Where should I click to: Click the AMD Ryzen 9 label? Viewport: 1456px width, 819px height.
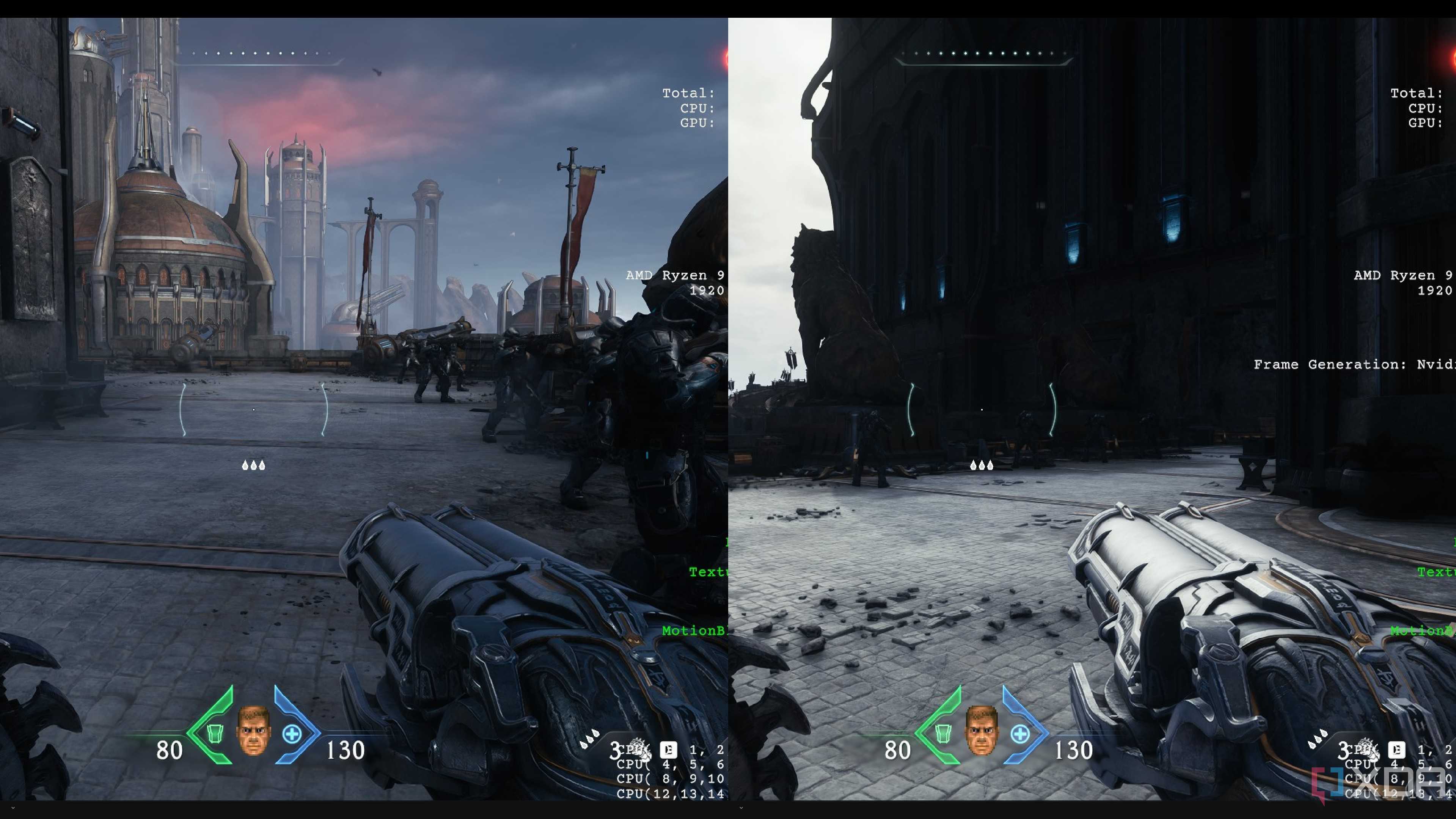pyautogui.click(x=675, y=275)
